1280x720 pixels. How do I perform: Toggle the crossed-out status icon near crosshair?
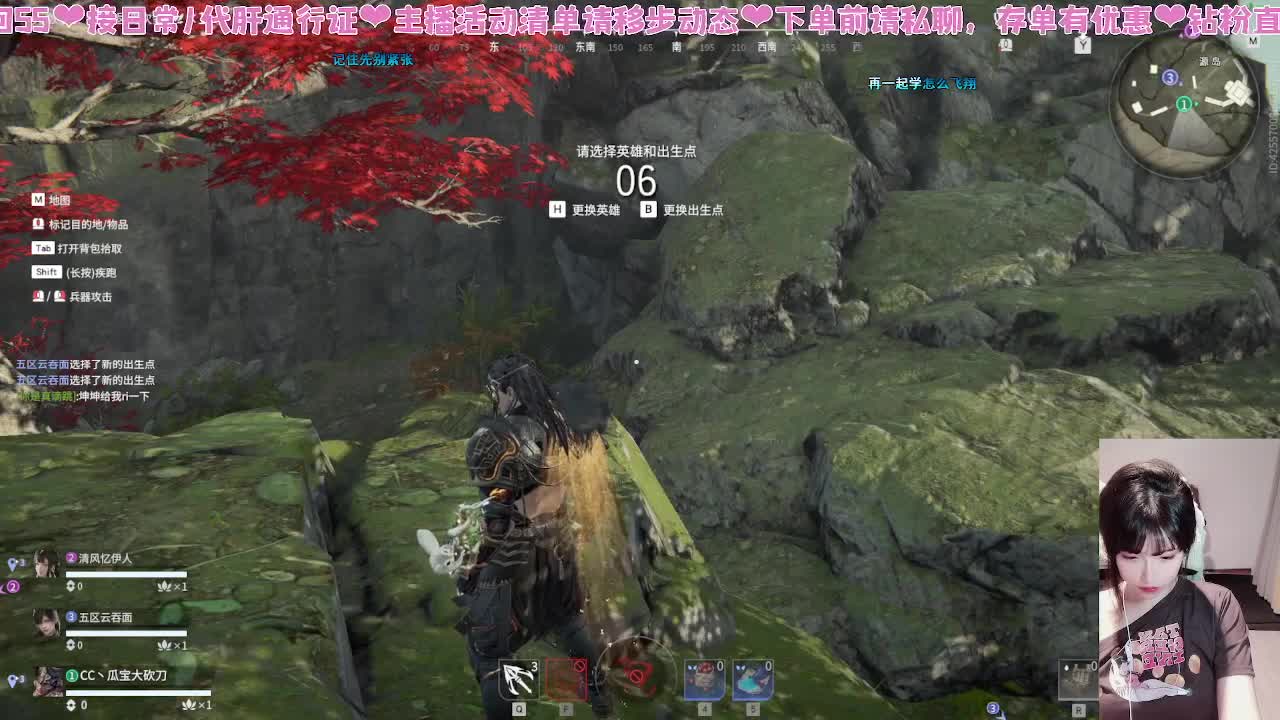tap(636, 675)
